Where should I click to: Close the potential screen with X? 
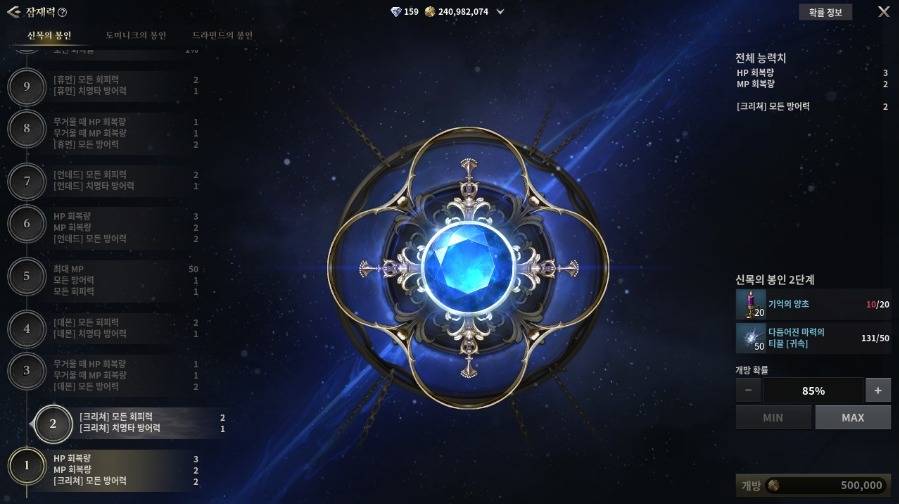tap(883, 12)
